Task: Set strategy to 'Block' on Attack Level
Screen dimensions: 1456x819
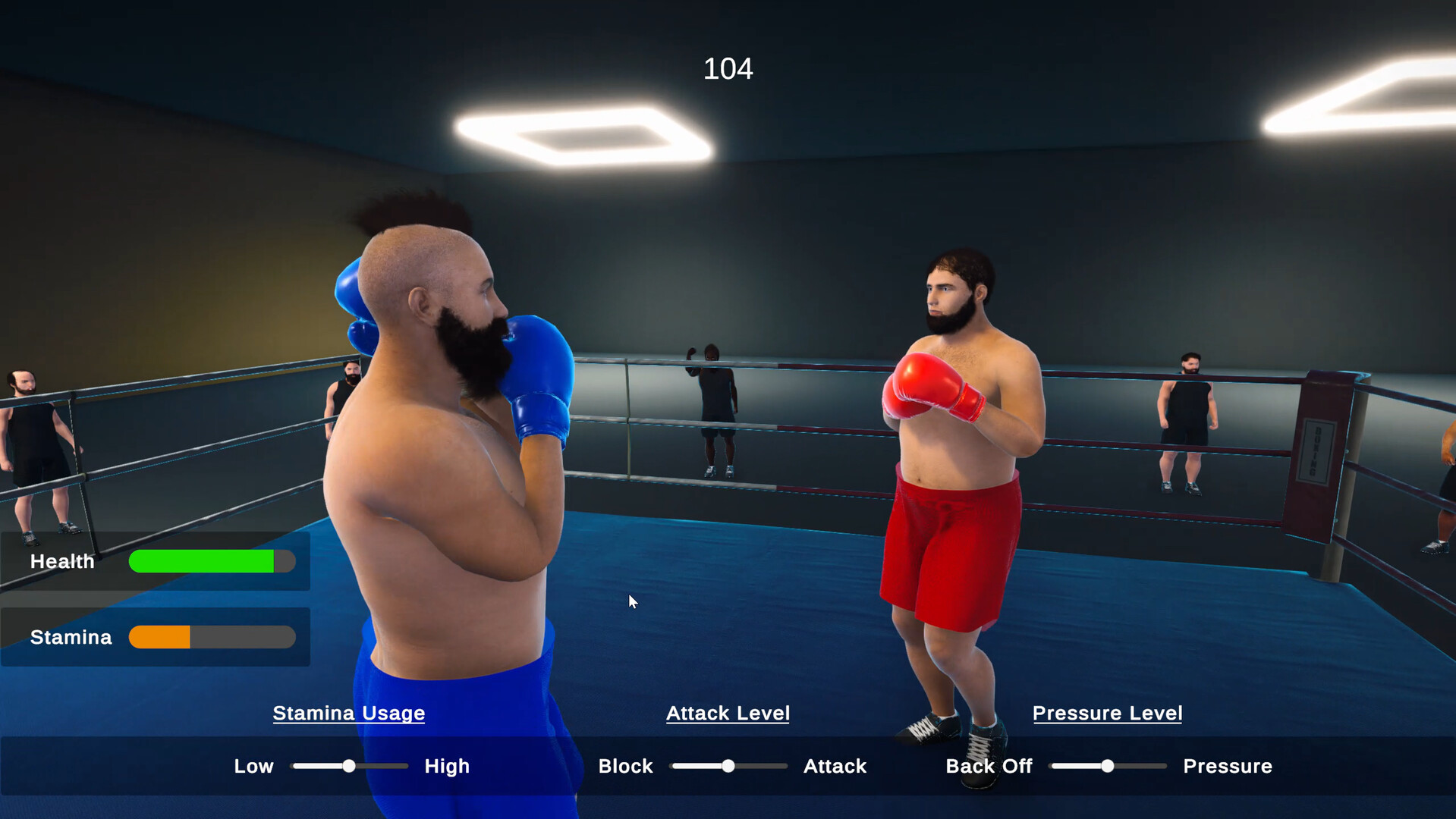Action: pyautogui.click(x=625, y=766)
